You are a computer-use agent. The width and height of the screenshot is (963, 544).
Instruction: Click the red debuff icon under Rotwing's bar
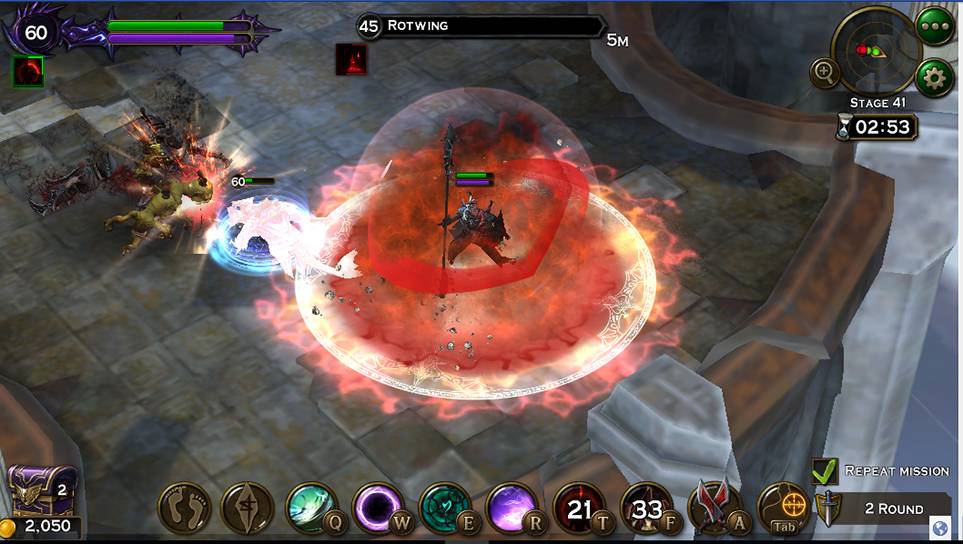[351, 60]
